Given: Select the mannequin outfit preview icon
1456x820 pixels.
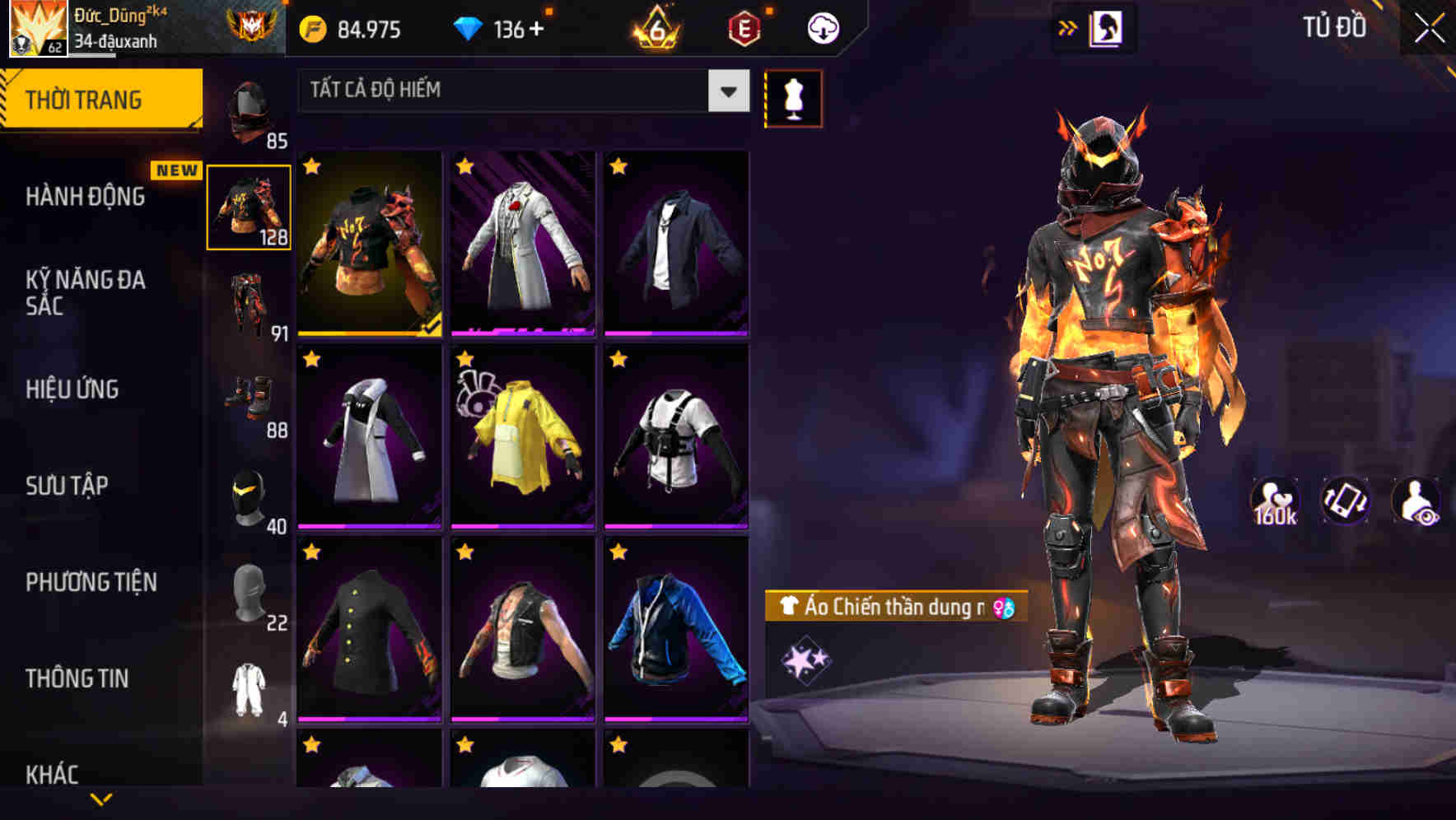Looking at the screenshot, I should click(x=793, y=98).
